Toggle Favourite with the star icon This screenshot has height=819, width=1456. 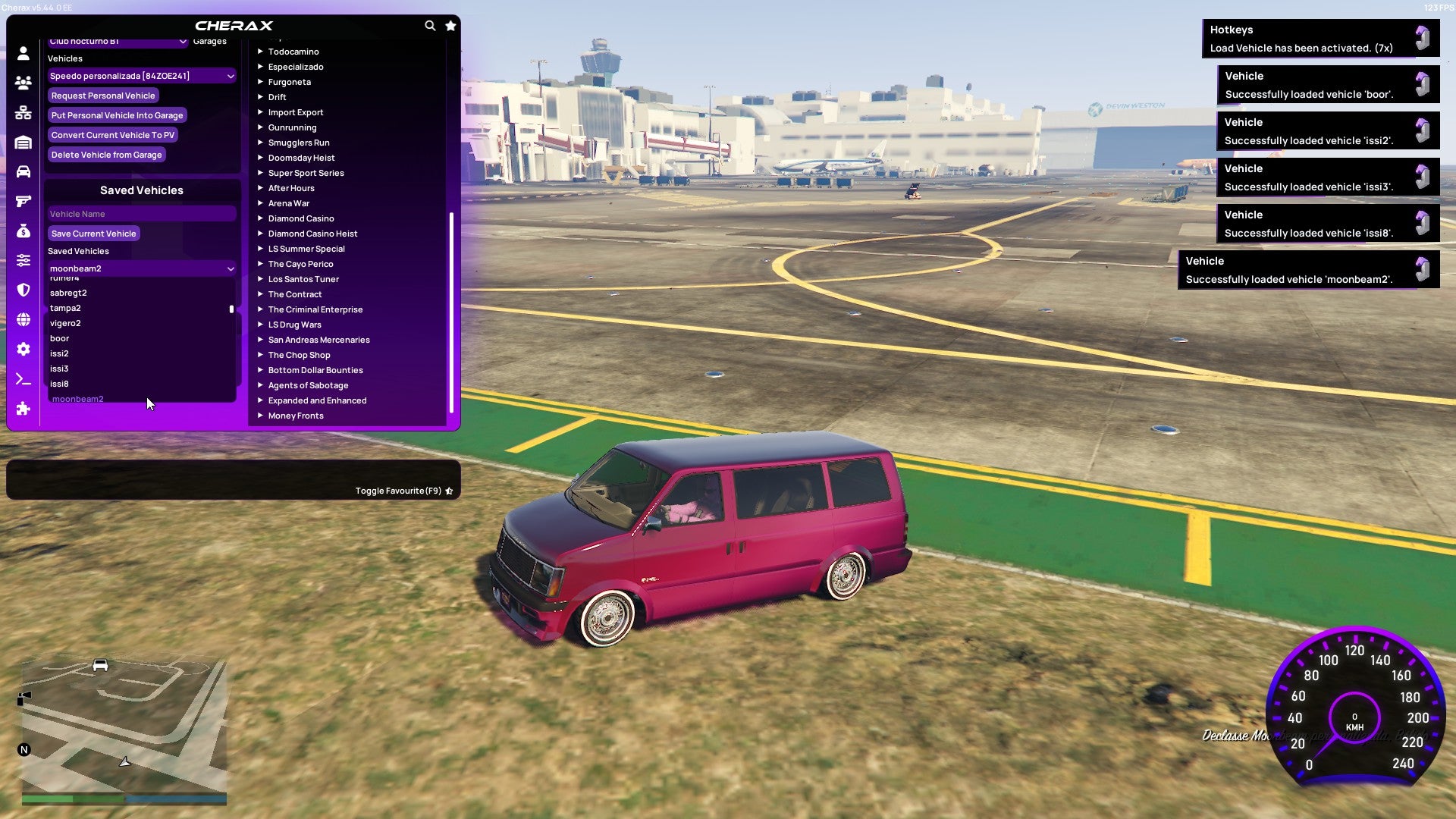[450, 490]
